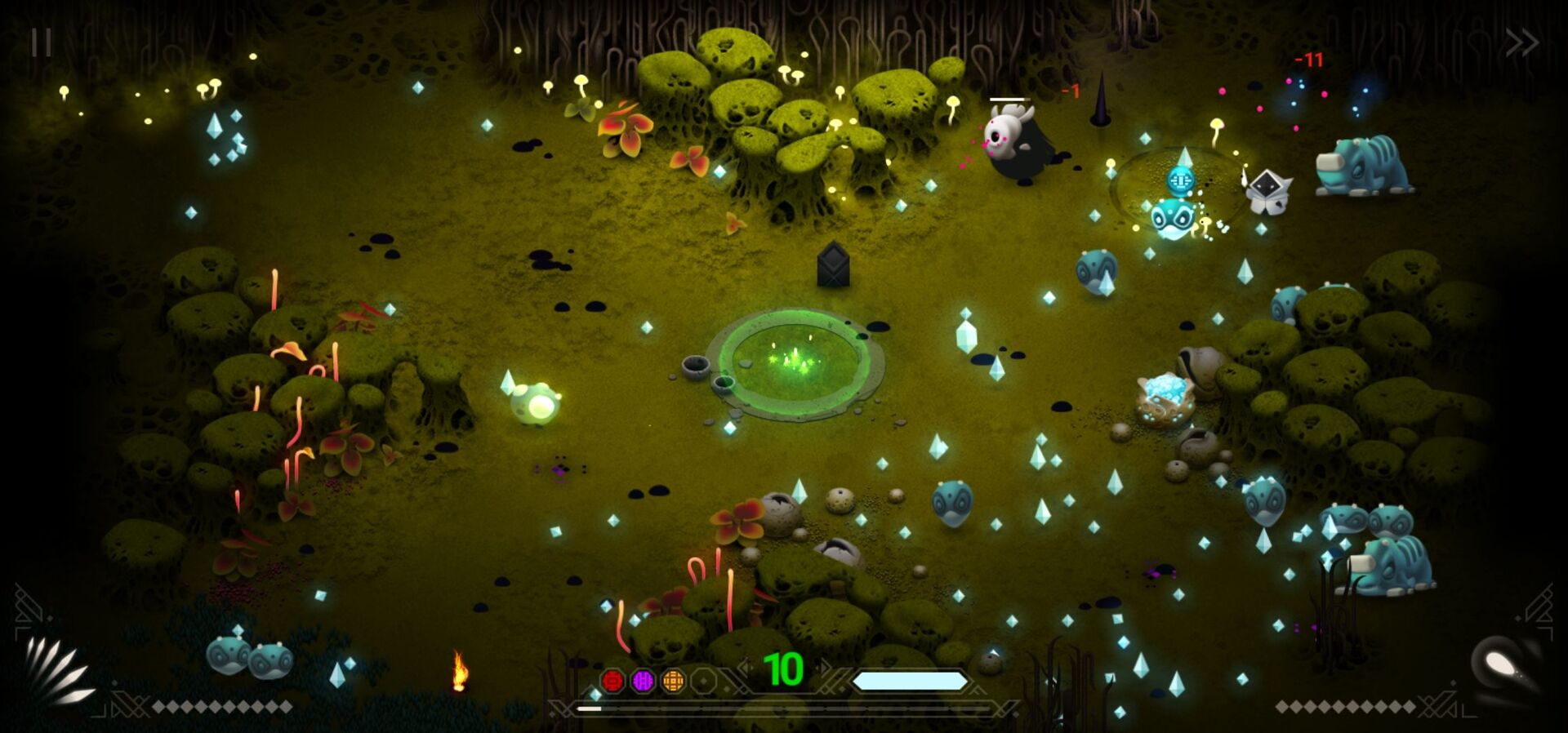
Task: Select the red octagon rune
Action: pyautogui.click(x=612, y=680)
